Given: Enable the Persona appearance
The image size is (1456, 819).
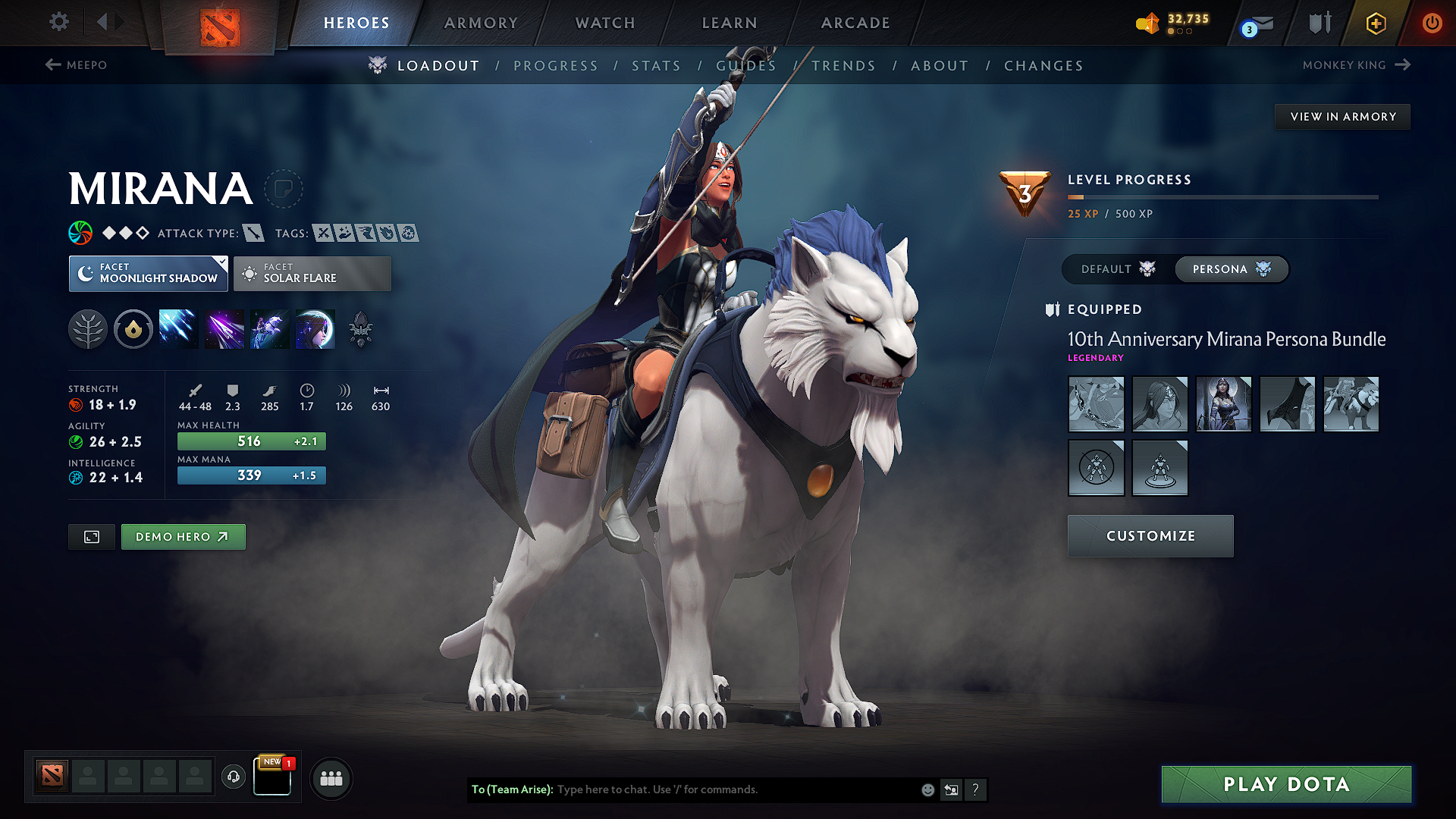Looking at the screenshot, I should click(1230, 269).
